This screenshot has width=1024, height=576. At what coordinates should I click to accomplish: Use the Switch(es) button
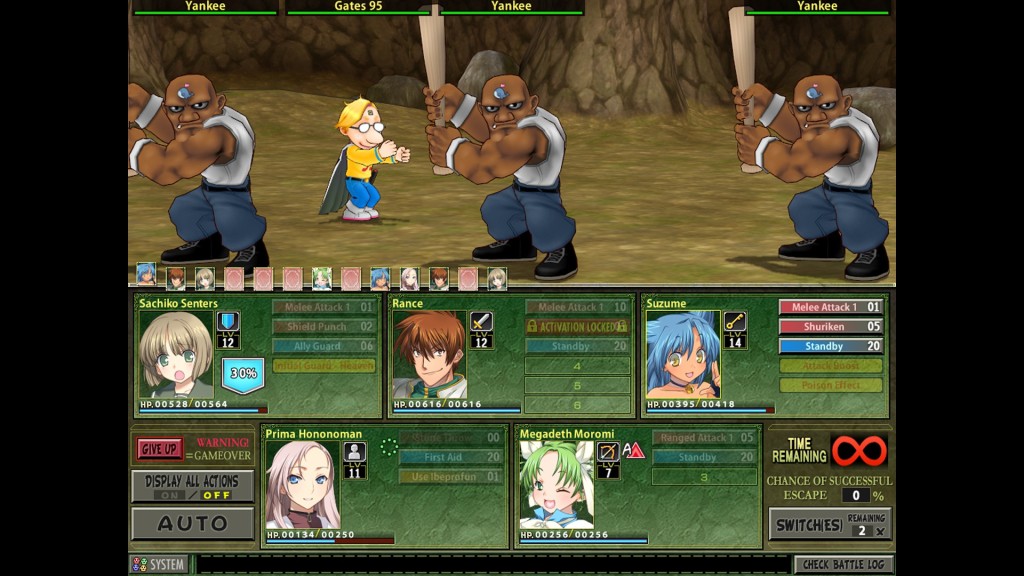(x=829, y=523)
